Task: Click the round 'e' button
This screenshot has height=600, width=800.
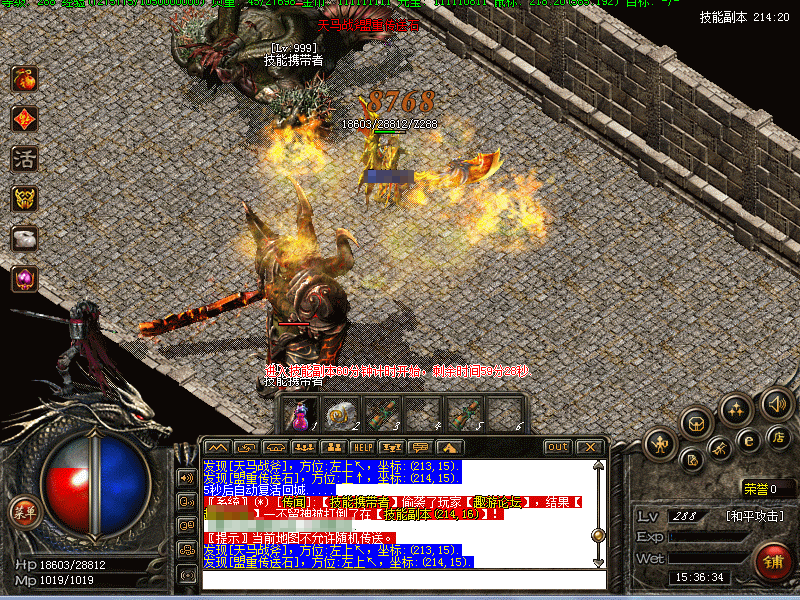Action: pos(747,439)
